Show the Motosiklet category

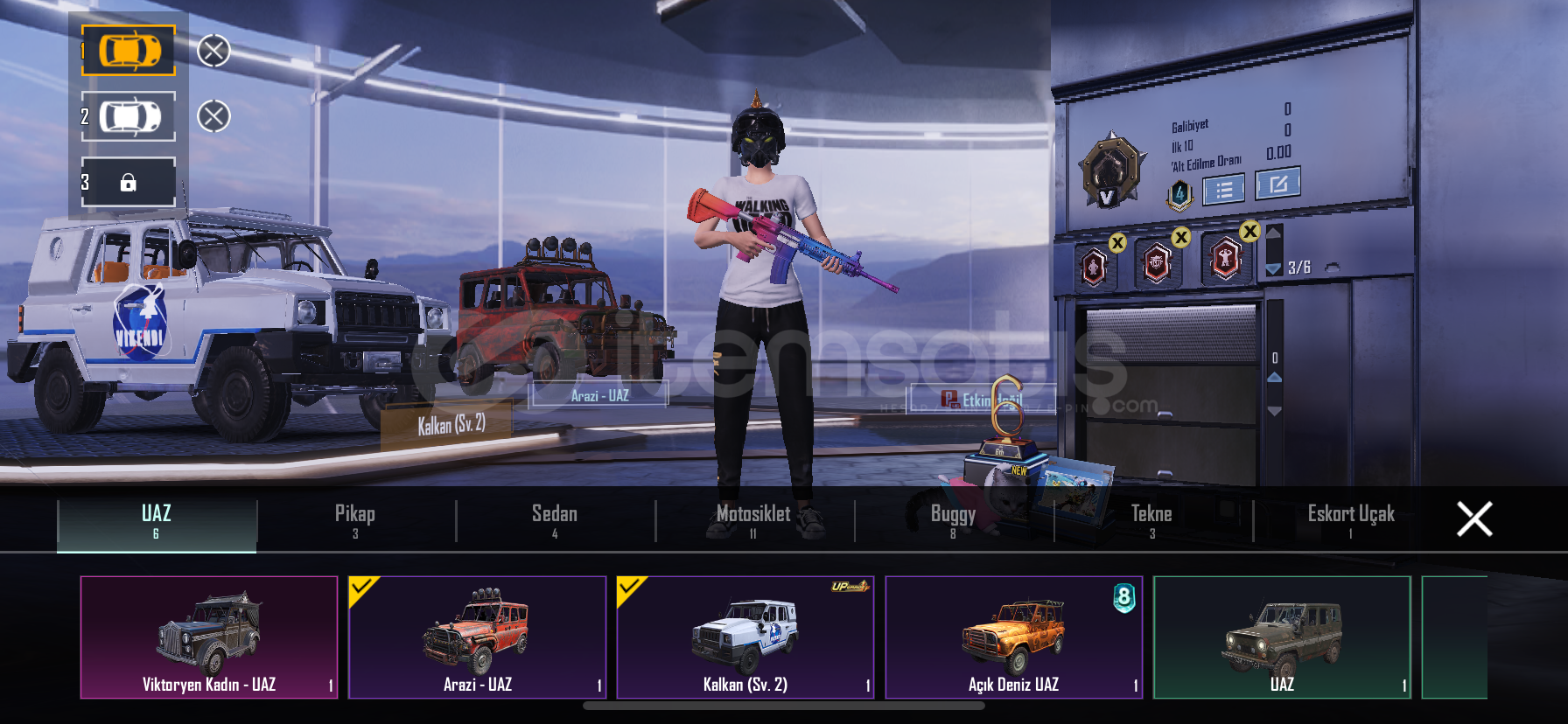753,521
